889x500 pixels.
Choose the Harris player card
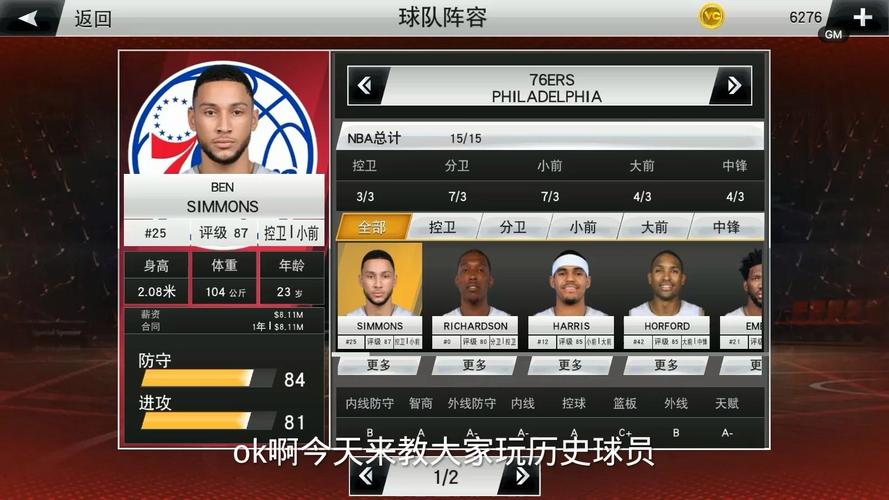click(x=571, y=292)
